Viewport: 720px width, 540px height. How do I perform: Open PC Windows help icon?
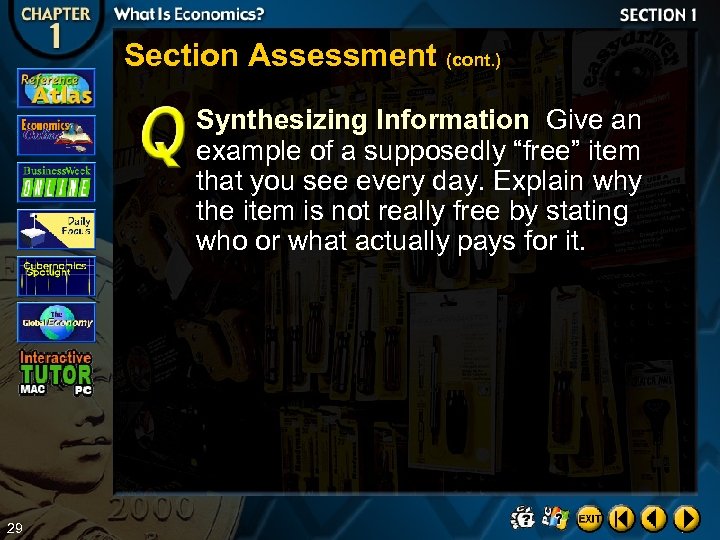click(557, 517)
